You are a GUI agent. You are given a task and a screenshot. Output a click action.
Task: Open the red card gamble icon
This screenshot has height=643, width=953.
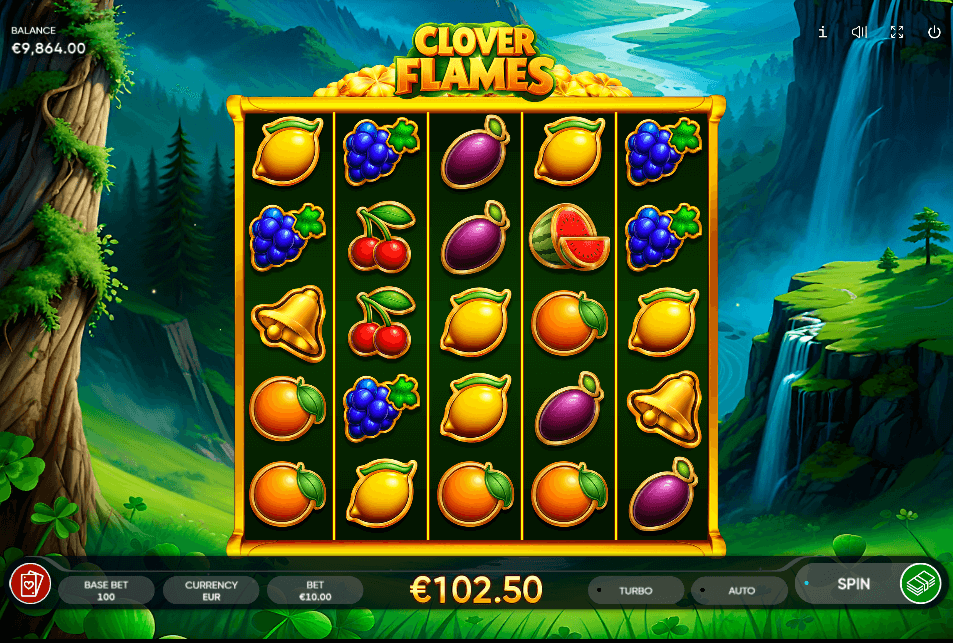(30, 583)
